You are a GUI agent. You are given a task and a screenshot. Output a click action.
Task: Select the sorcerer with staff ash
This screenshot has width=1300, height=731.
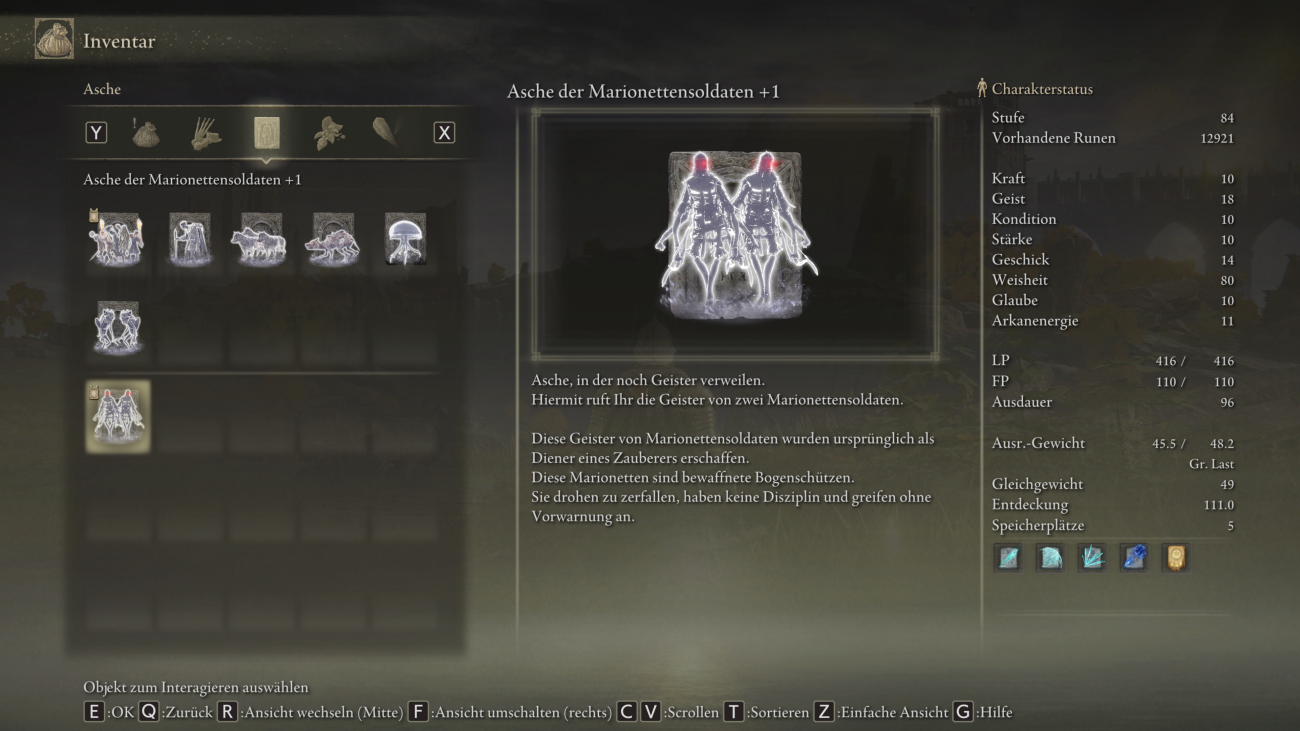189,239
